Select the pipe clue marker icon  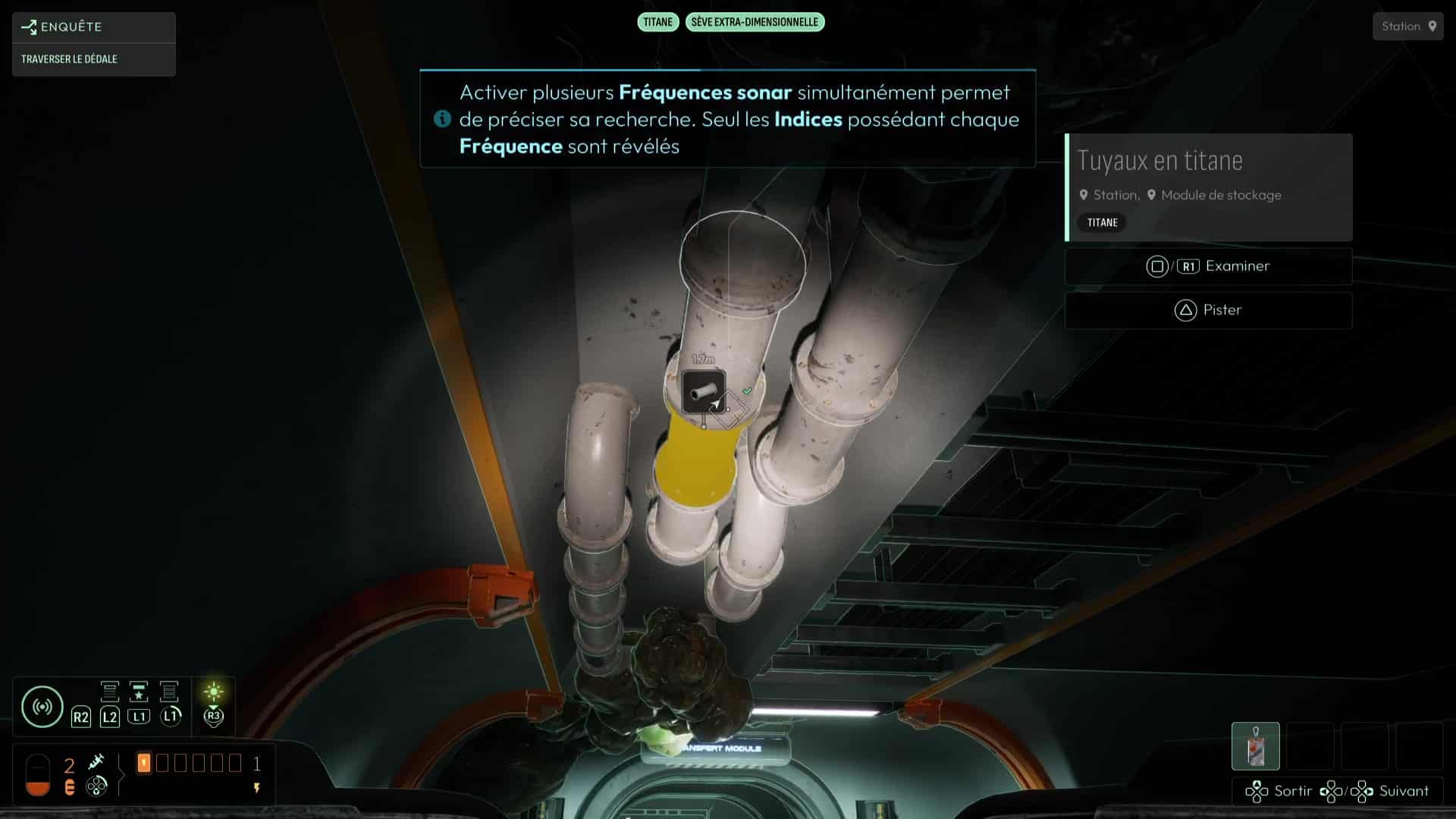pos(704,391)
